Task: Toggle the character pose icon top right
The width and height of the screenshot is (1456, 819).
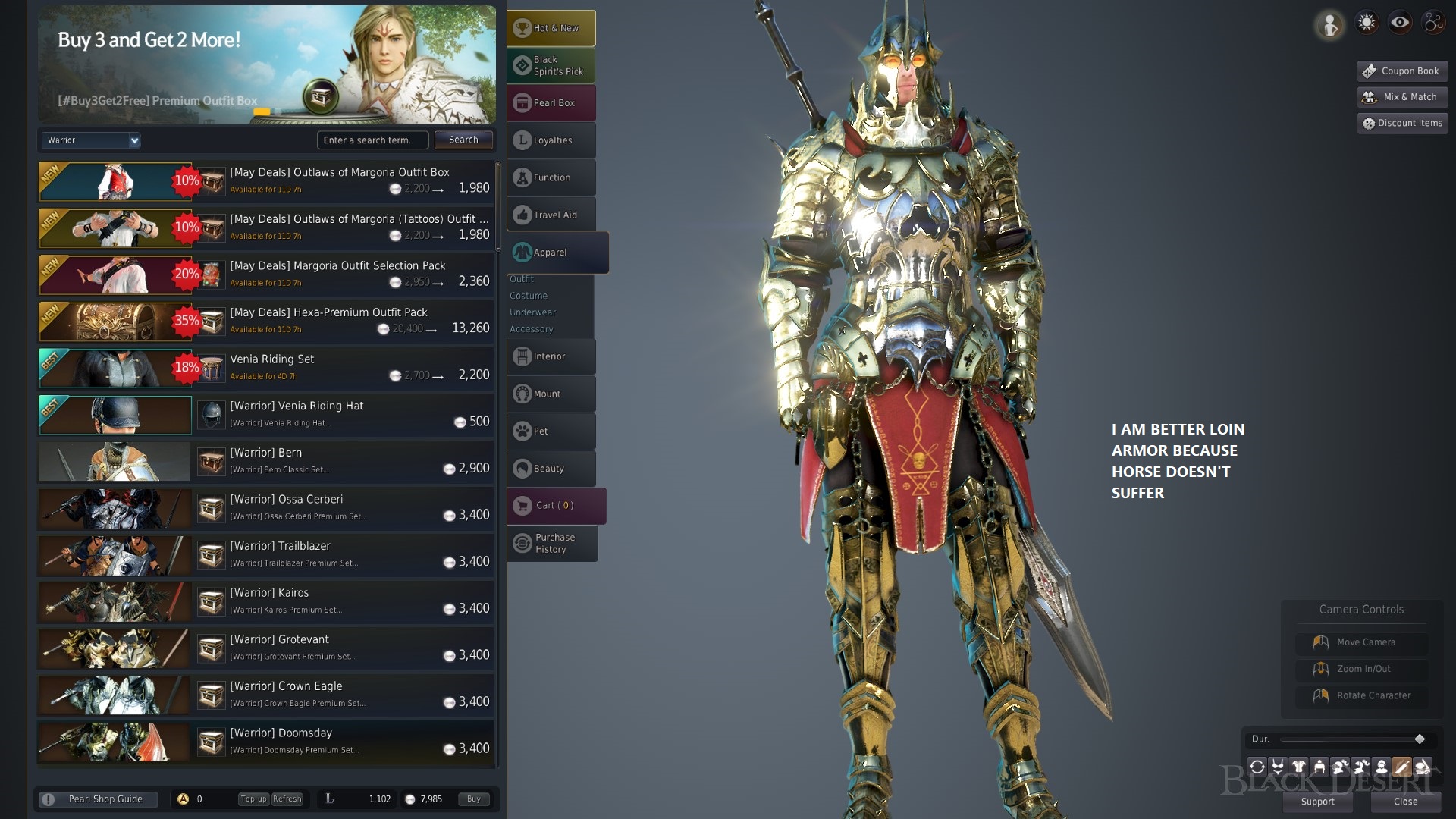Action: [x=1329, y=25]
